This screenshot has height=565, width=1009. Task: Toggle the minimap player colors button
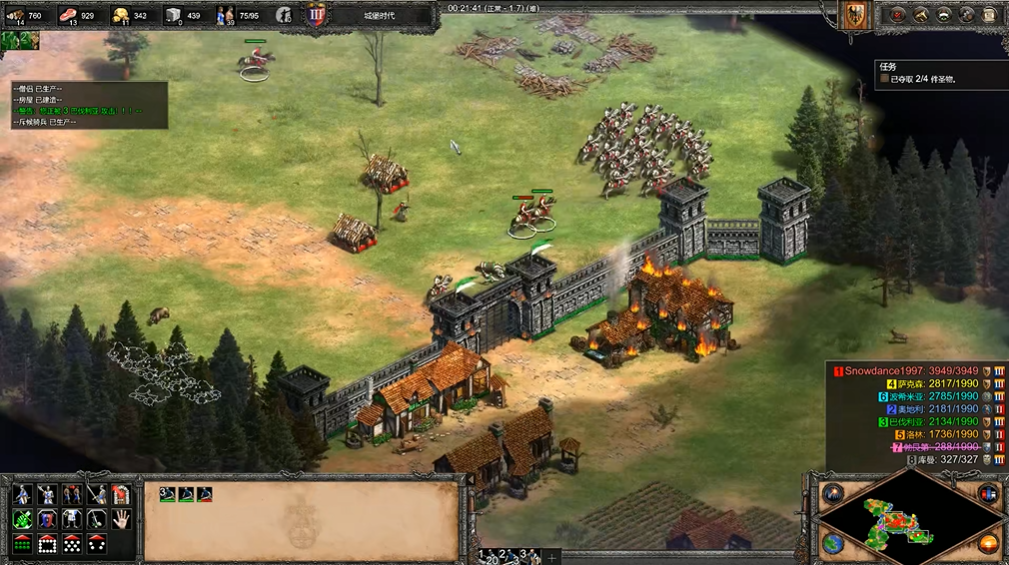pos(989,493)
